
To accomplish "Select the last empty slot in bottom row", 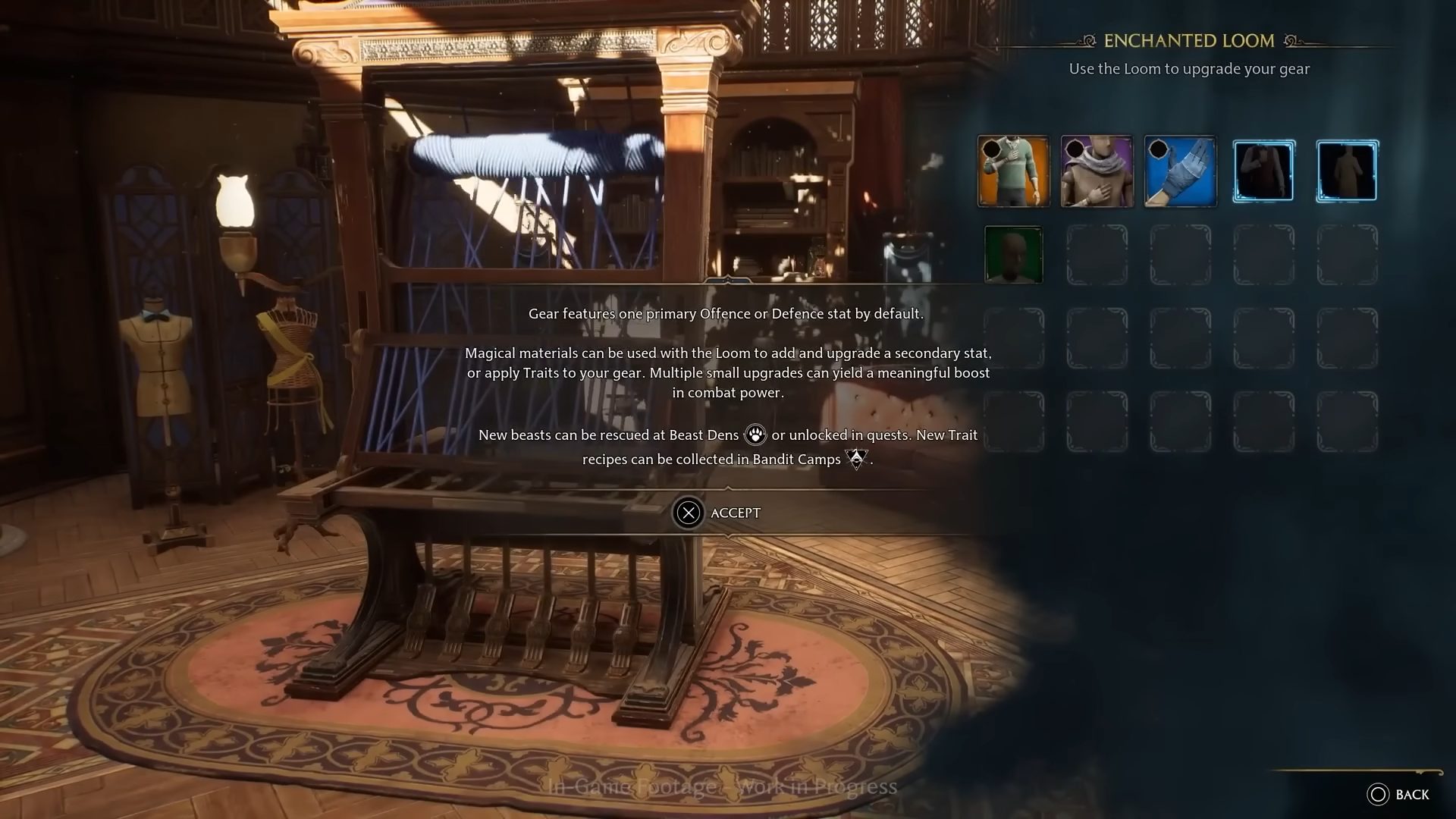I will pos(1347,421).
